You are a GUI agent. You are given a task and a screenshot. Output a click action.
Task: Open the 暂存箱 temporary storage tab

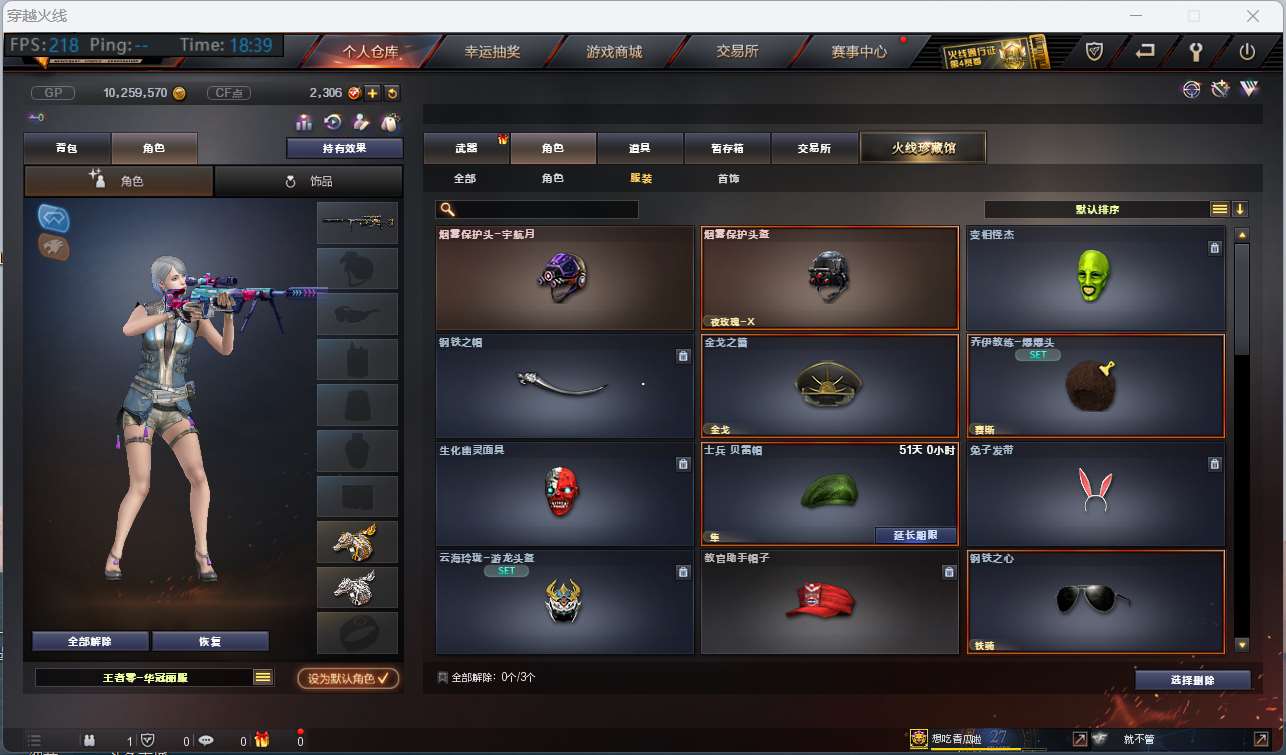(x=727, y=148)
